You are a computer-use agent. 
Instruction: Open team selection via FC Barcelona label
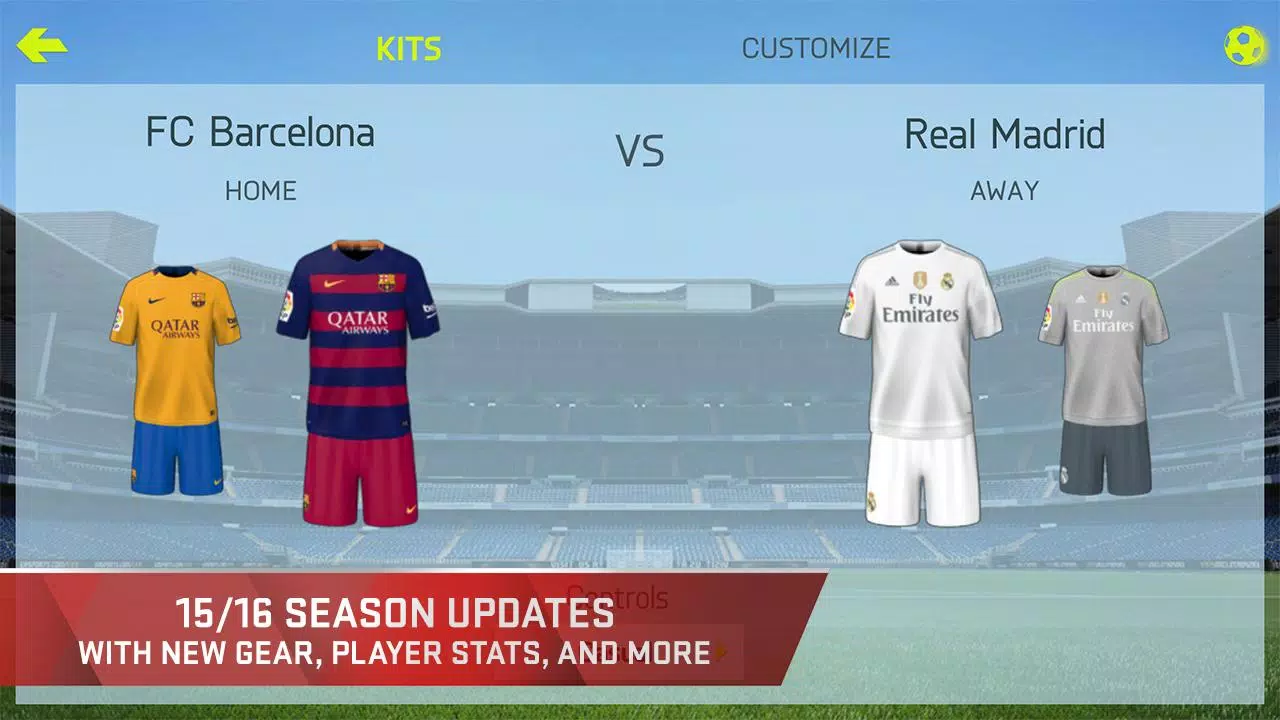[x=262, y=133]
